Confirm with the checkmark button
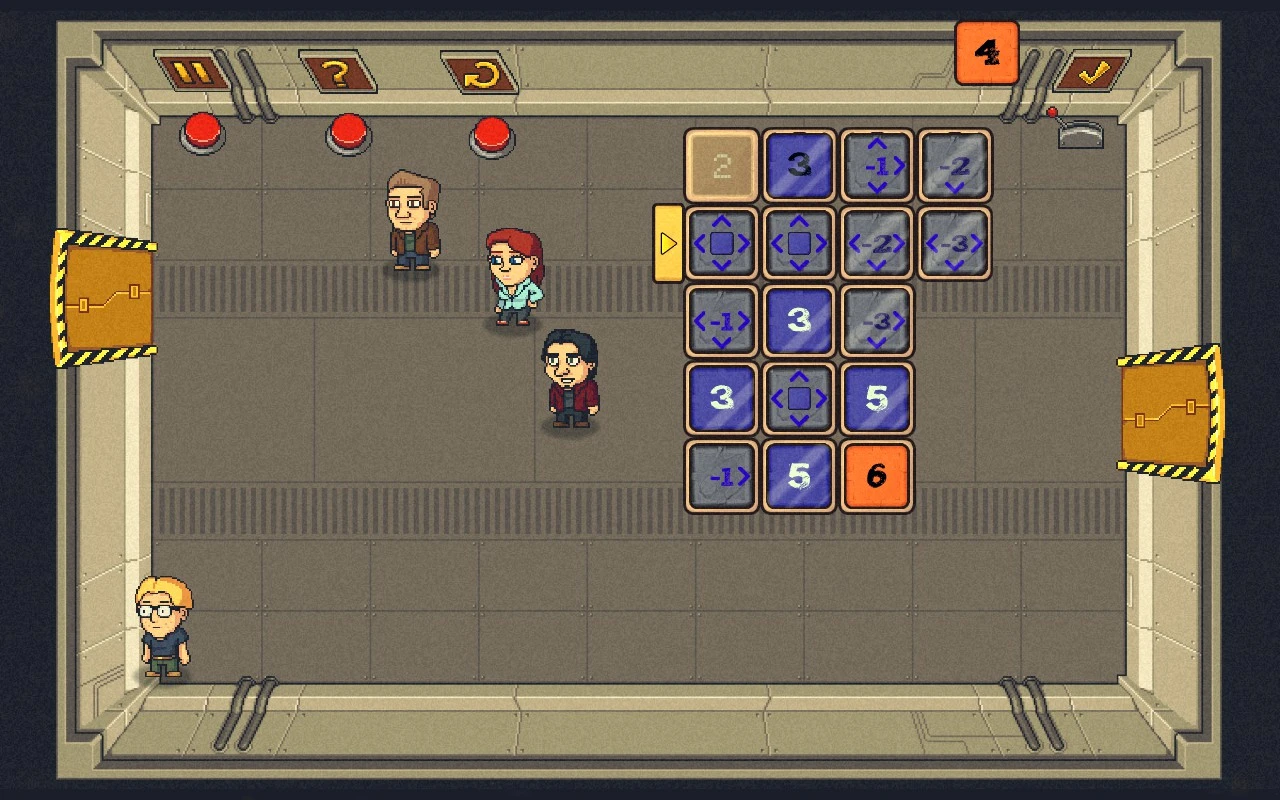This screenshot has width=1280, height=800. pyautogui.click(x=1090, y=72)
